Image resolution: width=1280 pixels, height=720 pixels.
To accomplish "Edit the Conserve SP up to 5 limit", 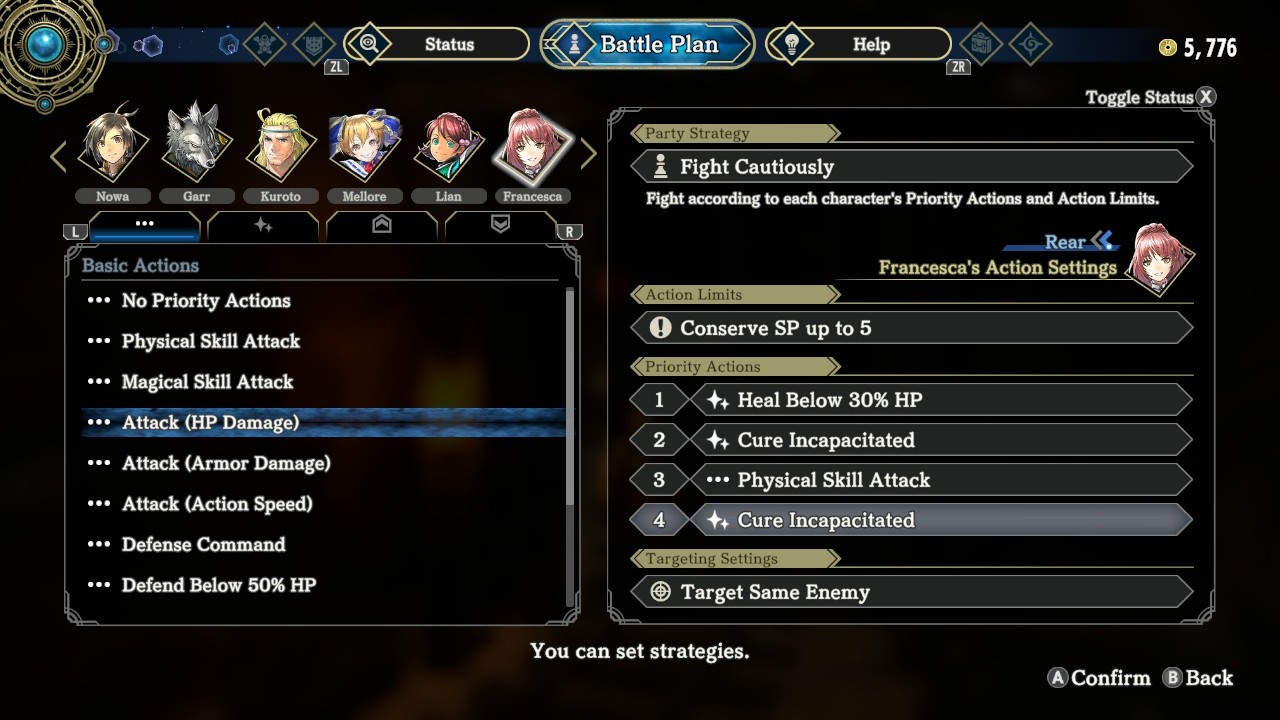I will tap(910, 328).
